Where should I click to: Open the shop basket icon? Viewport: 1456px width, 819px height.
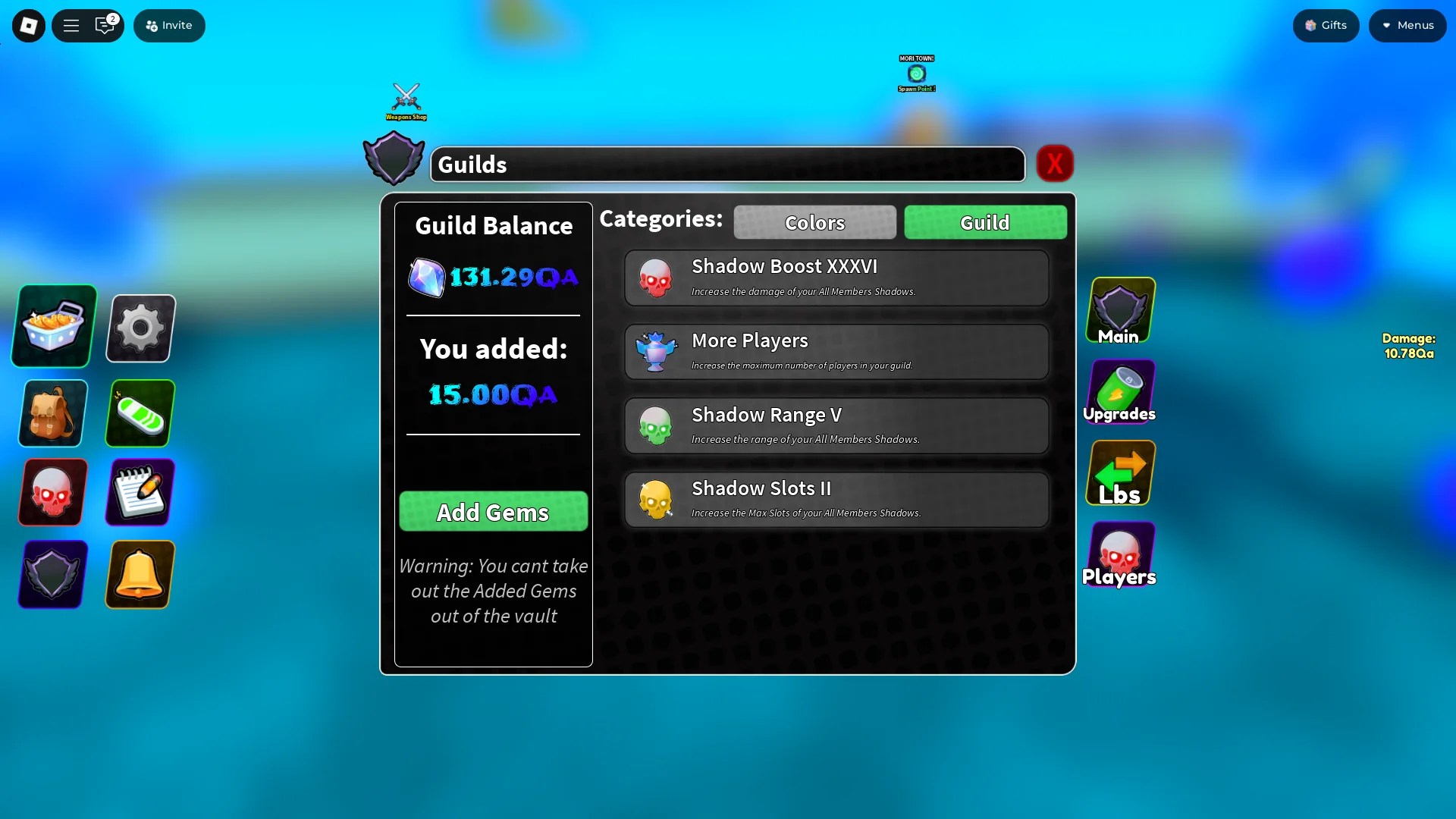52,326
